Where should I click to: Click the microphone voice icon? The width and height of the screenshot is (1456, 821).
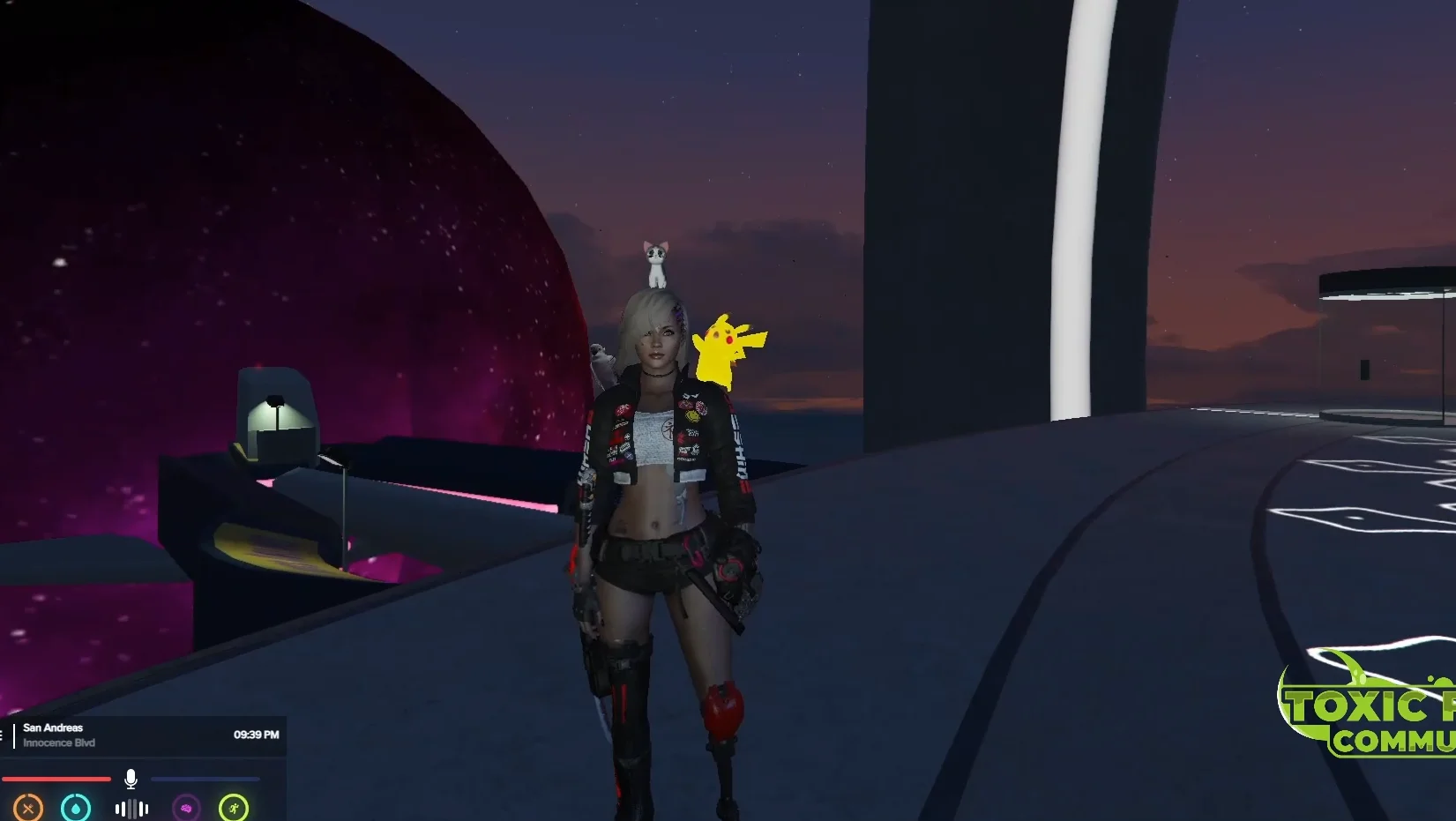pos(131,779)
